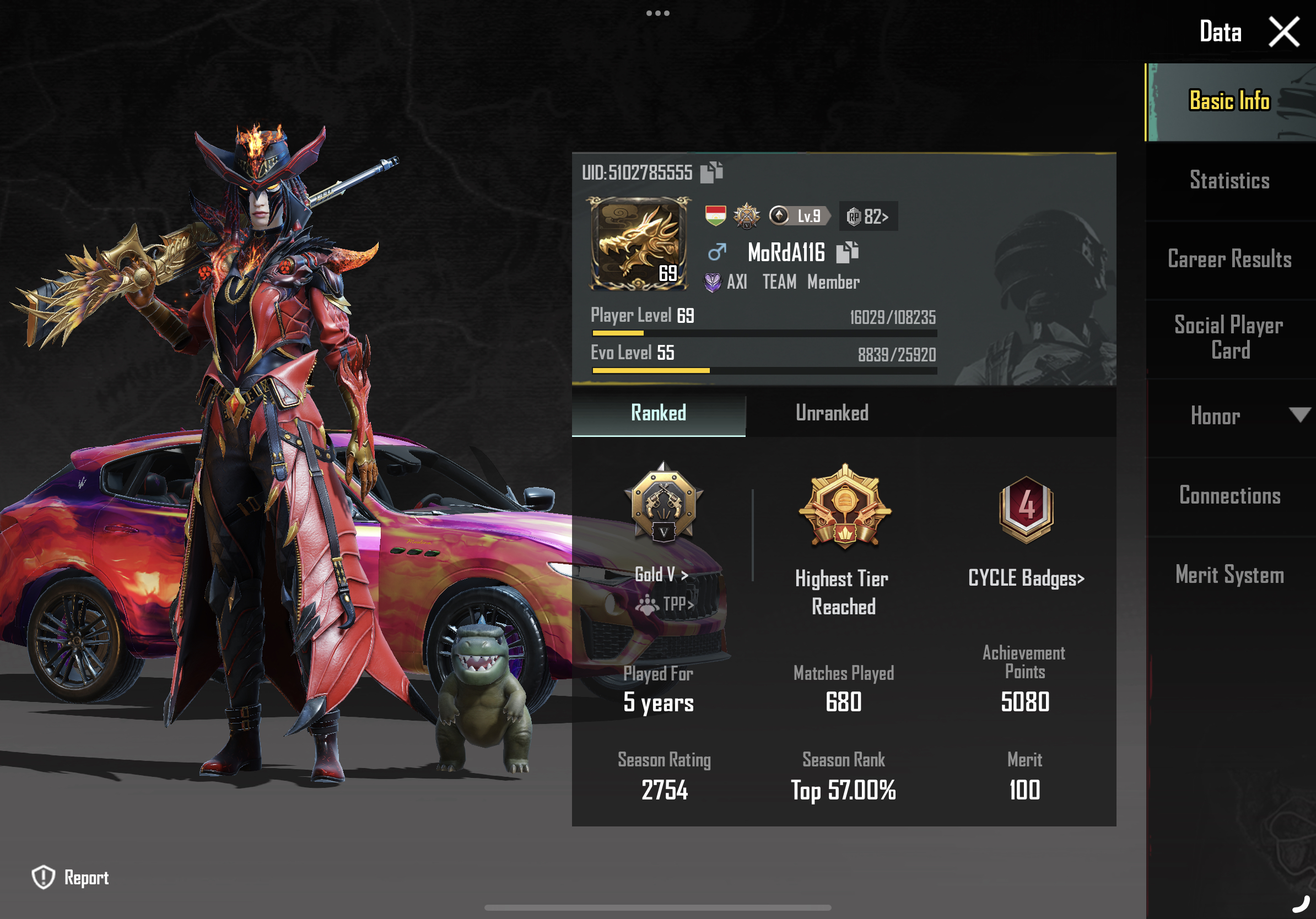
Task: Report this player
Action: coord(71,877)
